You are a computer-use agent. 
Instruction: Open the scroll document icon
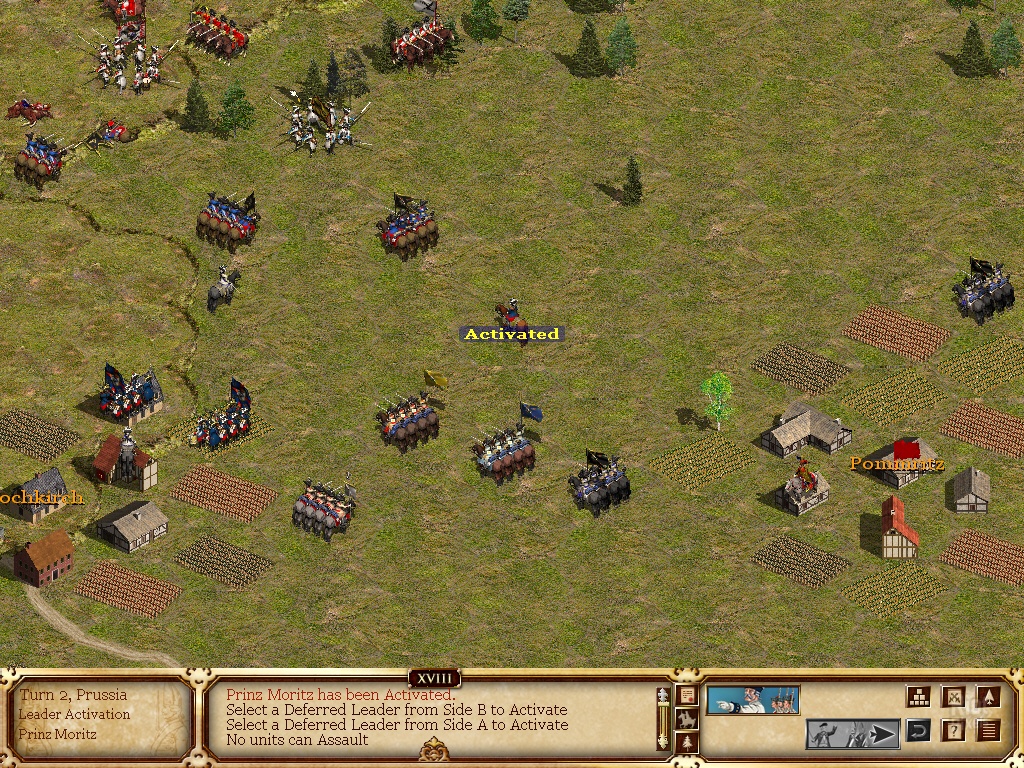pyautogui.click(x=687, y=695)
